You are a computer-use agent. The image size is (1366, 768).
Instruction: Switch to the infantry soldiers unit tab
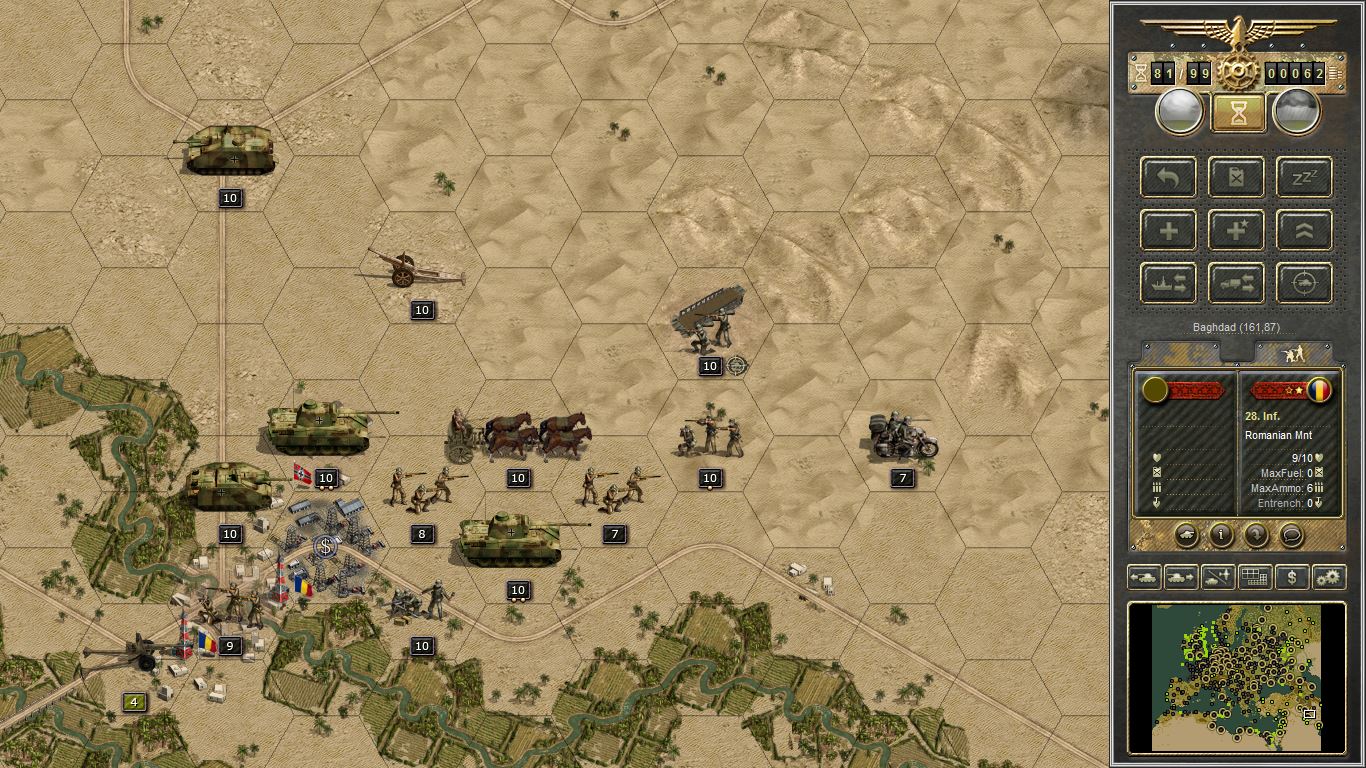1293,353
